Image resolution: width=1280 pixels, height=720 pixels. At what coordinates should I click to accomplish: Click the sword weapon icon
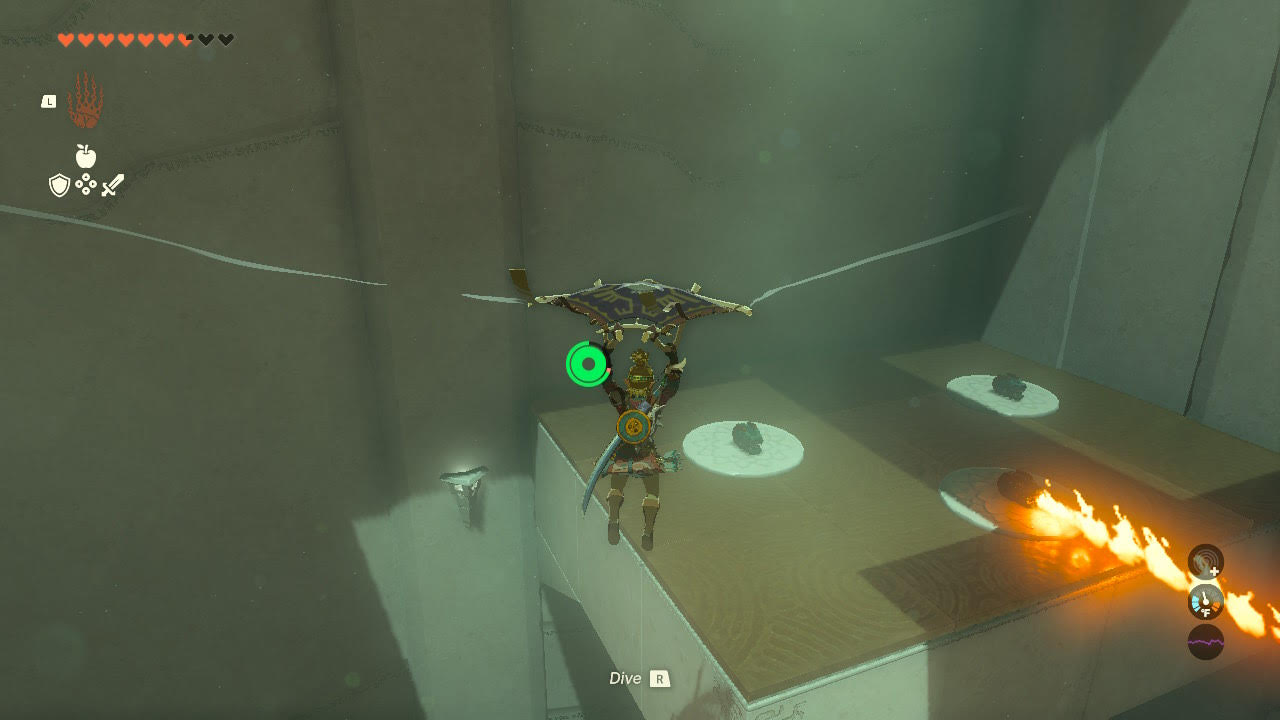pos(113,184)
